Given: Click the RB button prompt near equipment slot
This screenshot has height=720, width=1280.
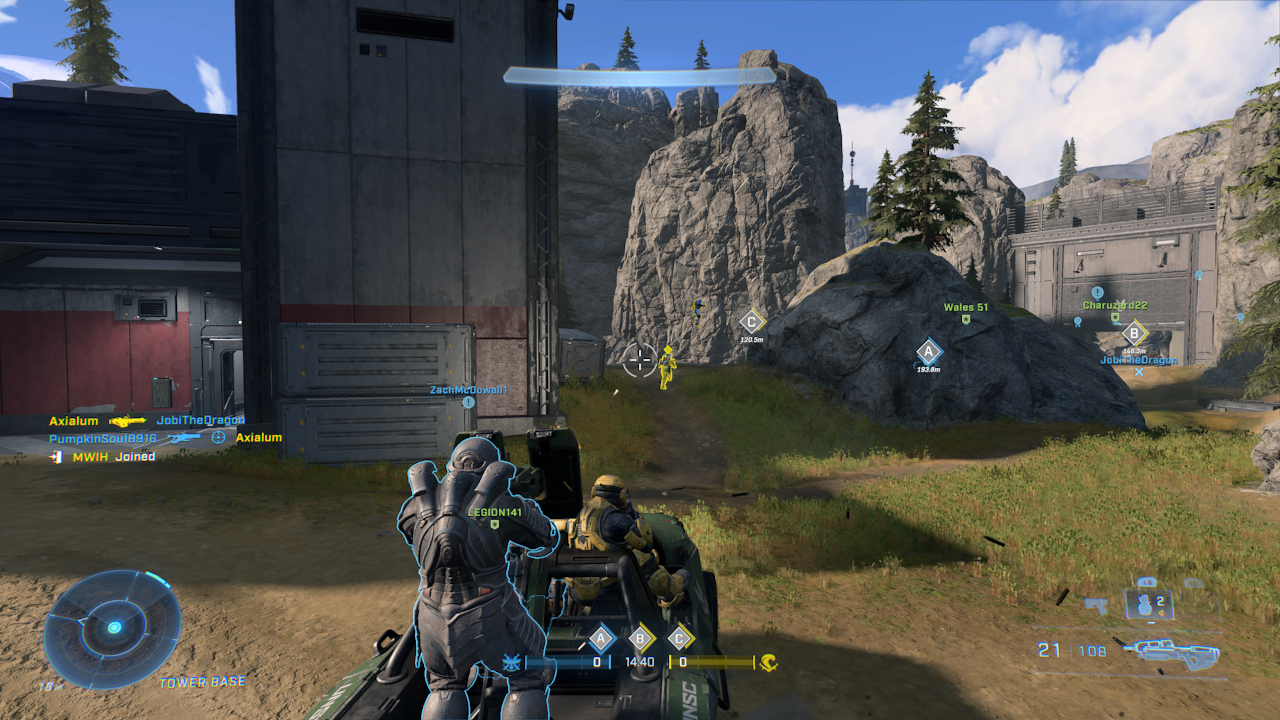Looking at the screenshot, I should (x=1194, y=582).
